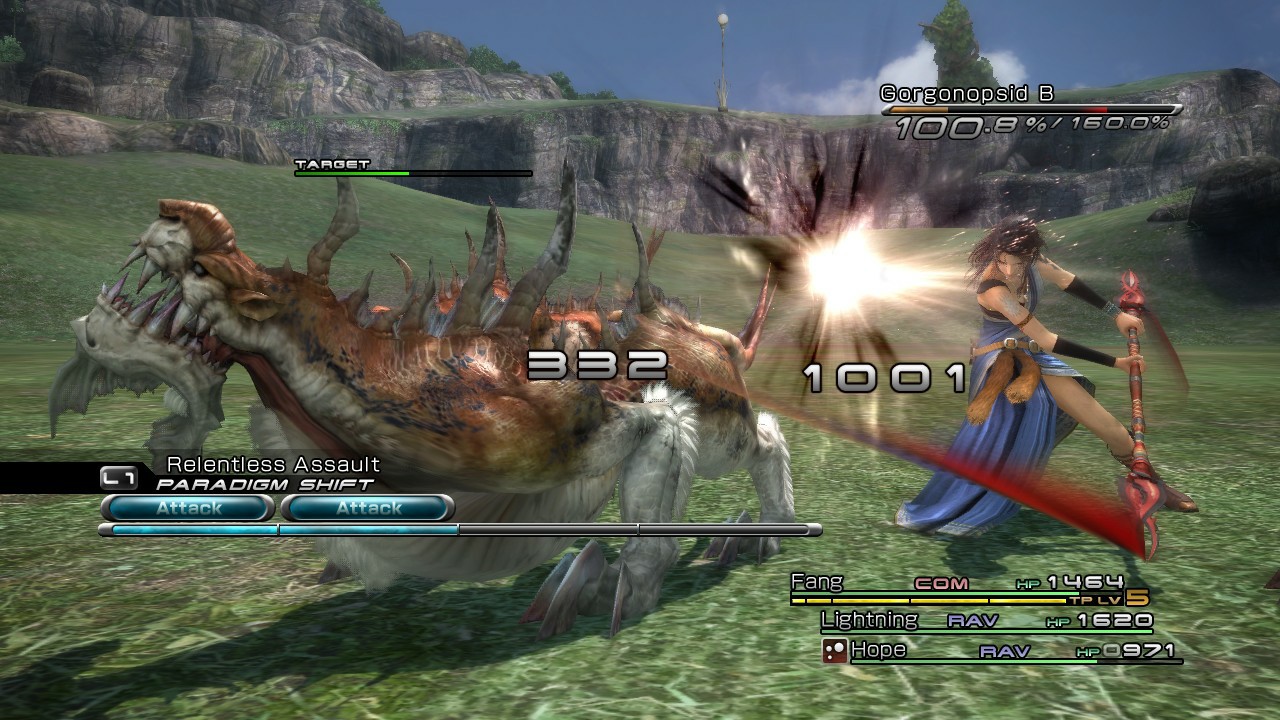Select Lightning's HP value of 1620
This screenshot has height=720, width=1280.
coord(1113,620)
